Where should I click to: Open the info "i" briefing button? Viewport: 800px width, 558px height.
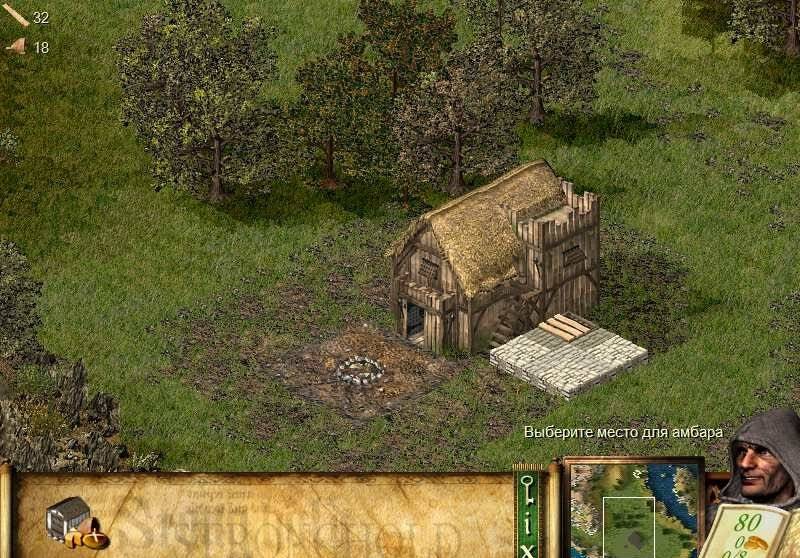point(528,522)
